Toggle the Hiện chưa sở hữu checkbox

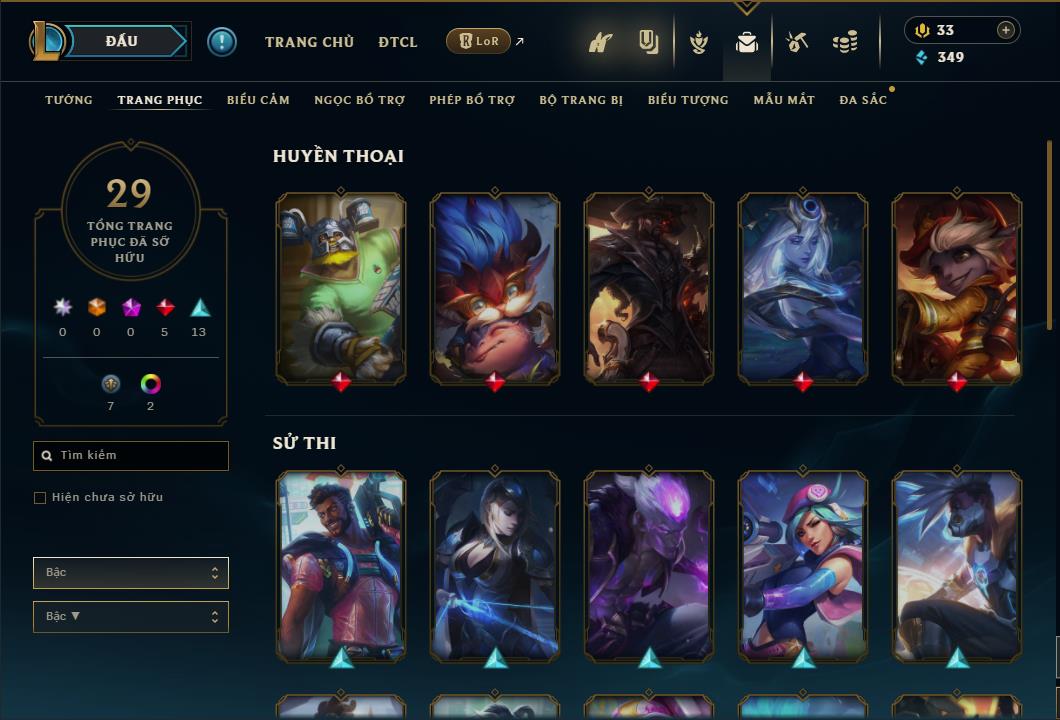[x=40, y=498]
